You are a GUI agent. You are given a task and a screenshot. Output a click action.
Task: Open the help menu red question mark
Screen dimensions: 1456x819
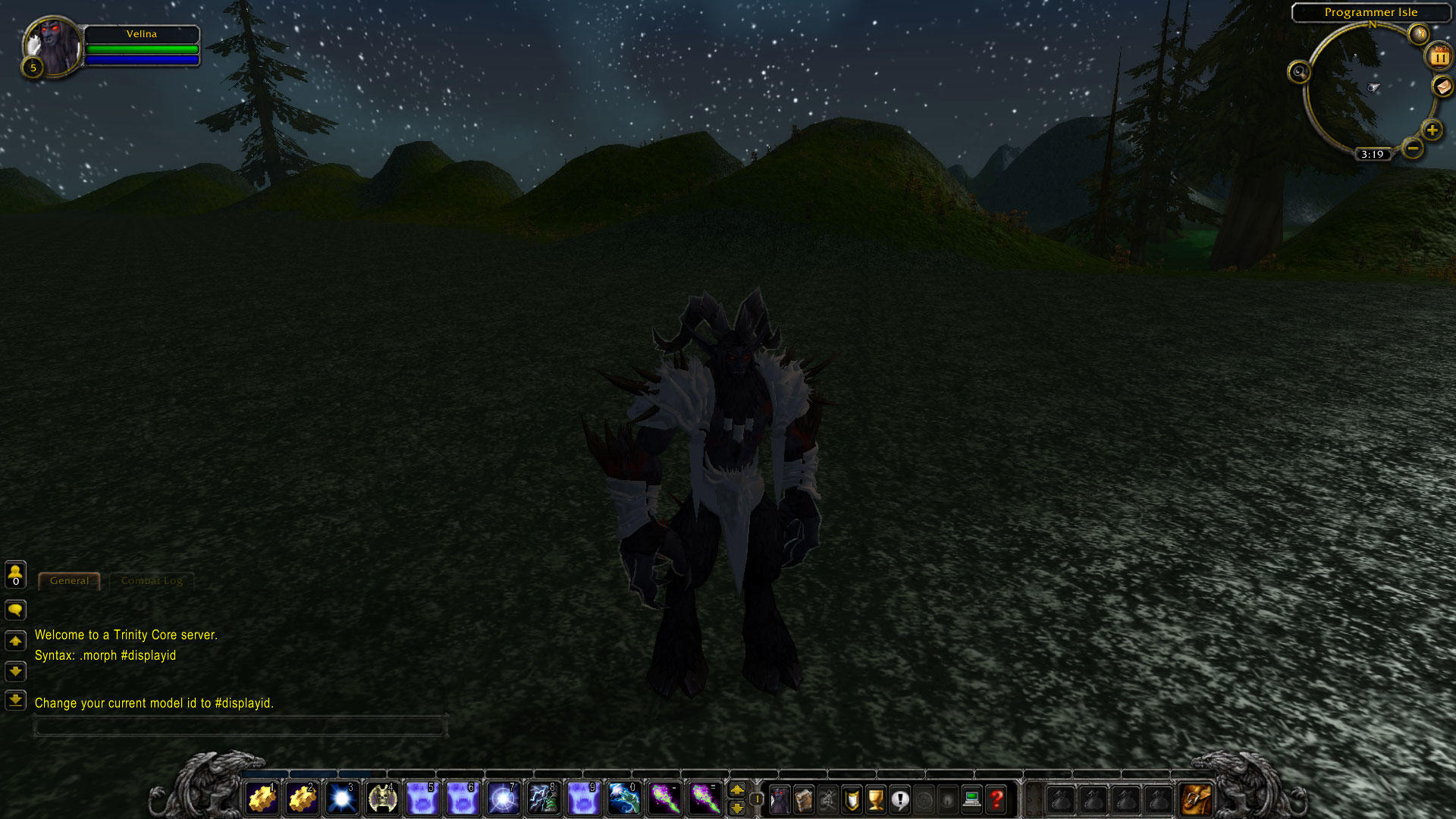point(996,799)
